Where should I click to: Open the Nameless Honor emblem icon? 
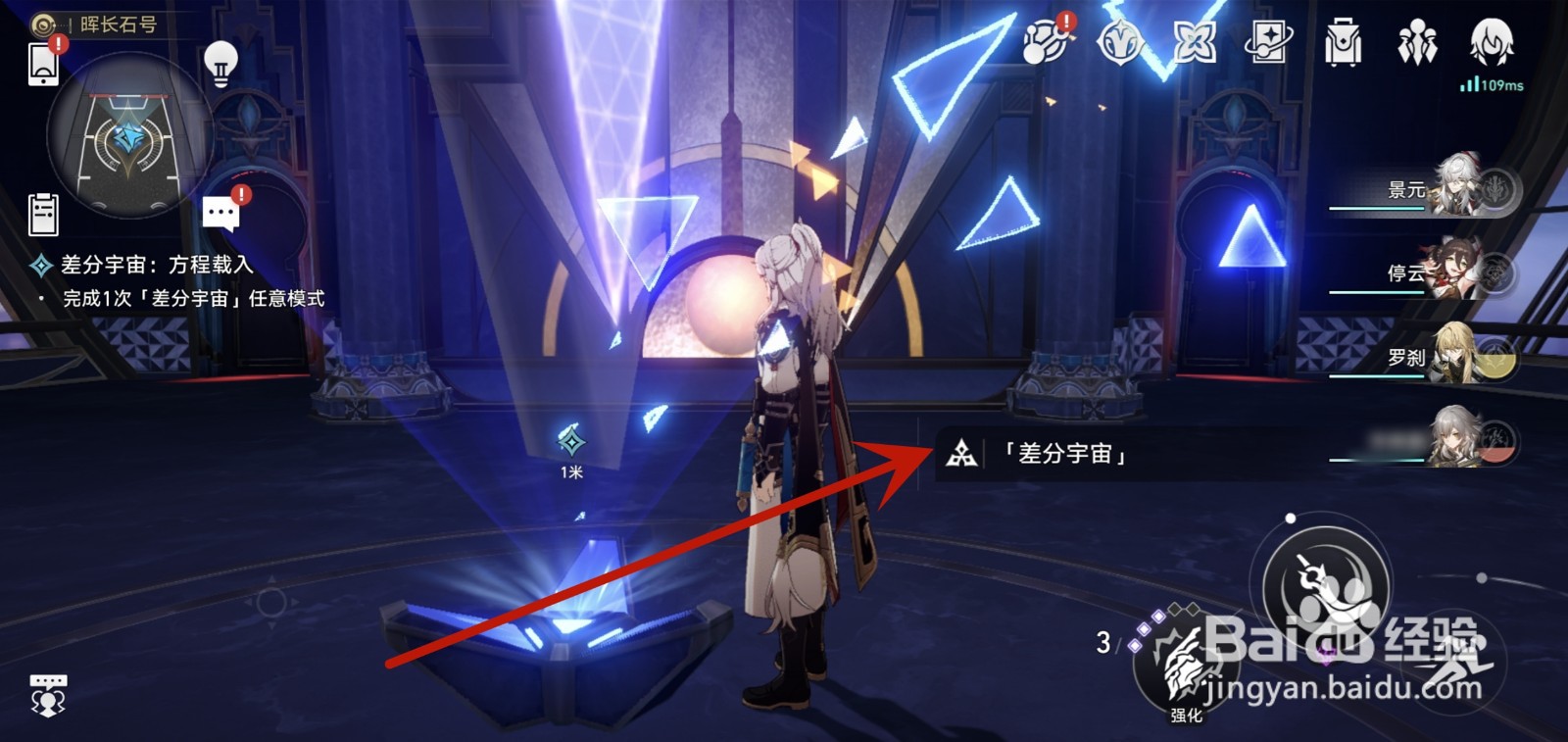point(1120,41)
